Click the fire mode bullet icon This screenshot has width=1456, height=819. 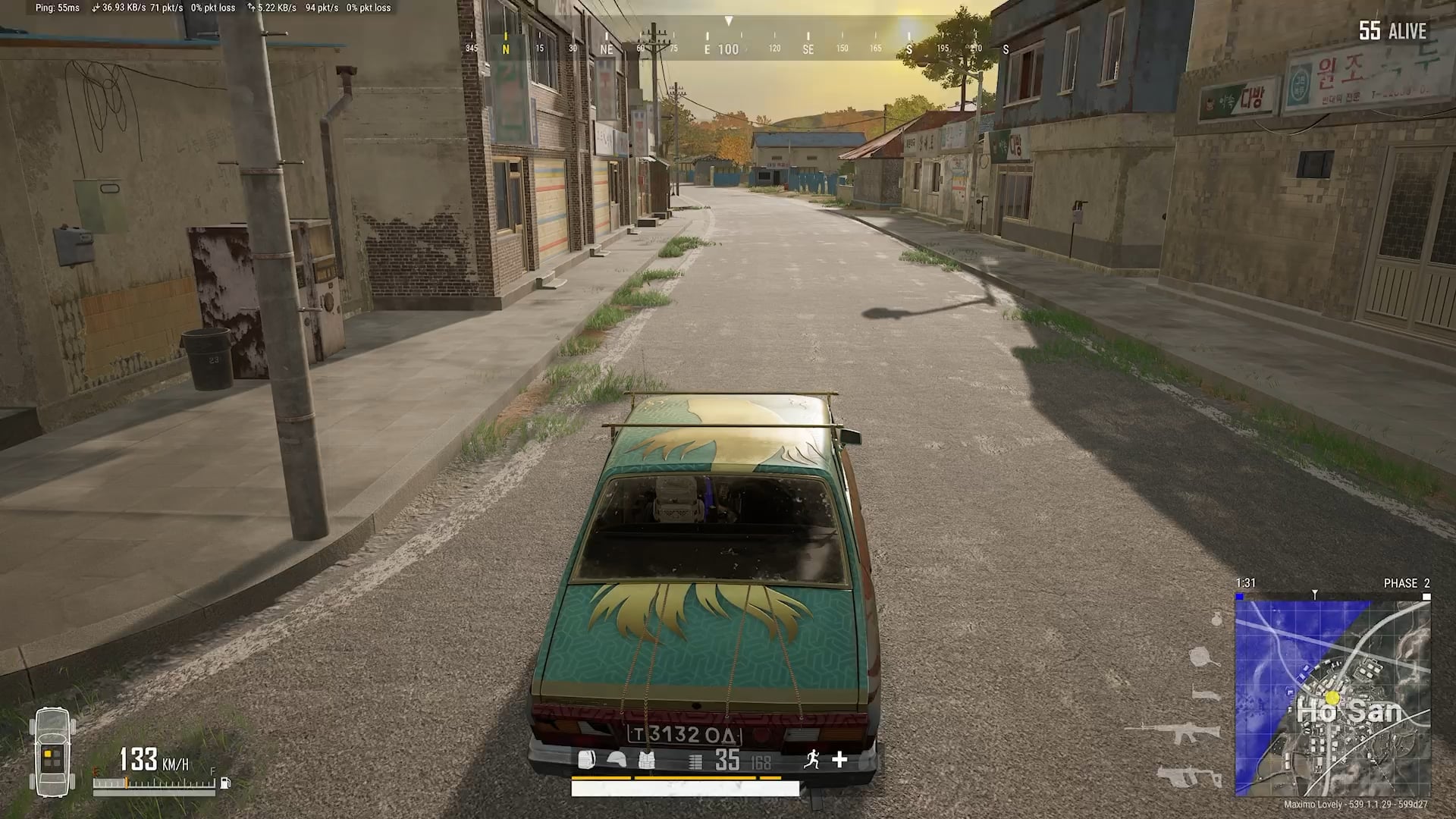click(x=695, y=761)
